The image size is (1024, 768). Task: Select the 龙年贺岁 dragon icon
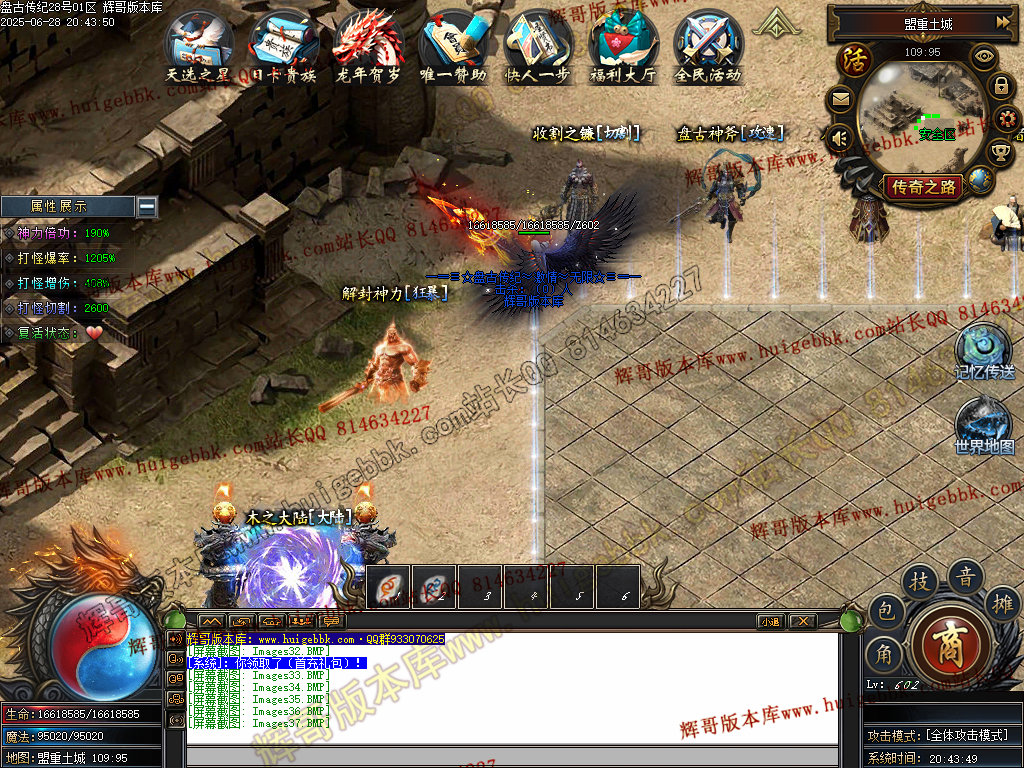368,44
